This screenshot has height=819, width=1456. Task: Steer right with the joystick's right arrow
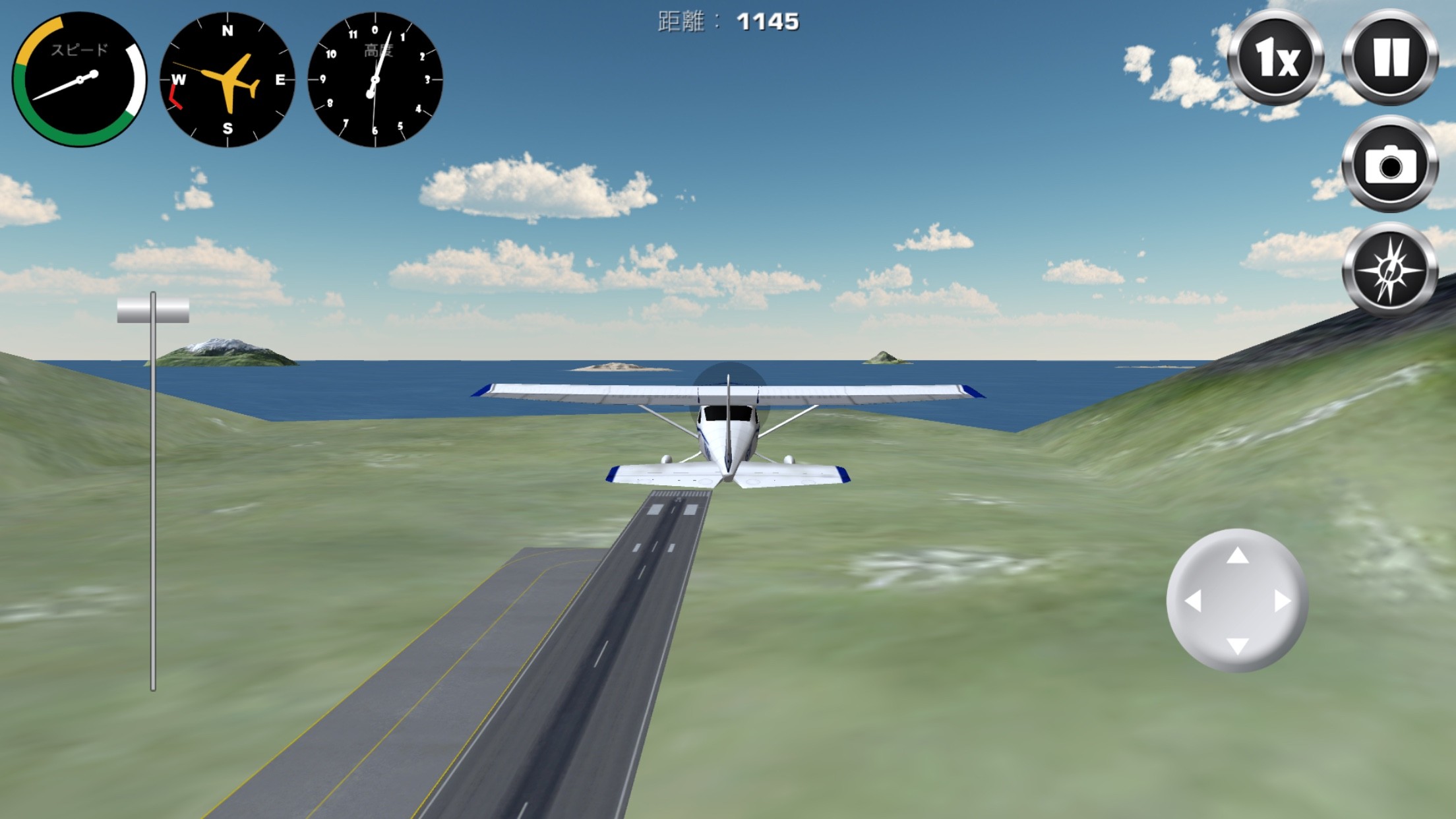coord(1282,601)
